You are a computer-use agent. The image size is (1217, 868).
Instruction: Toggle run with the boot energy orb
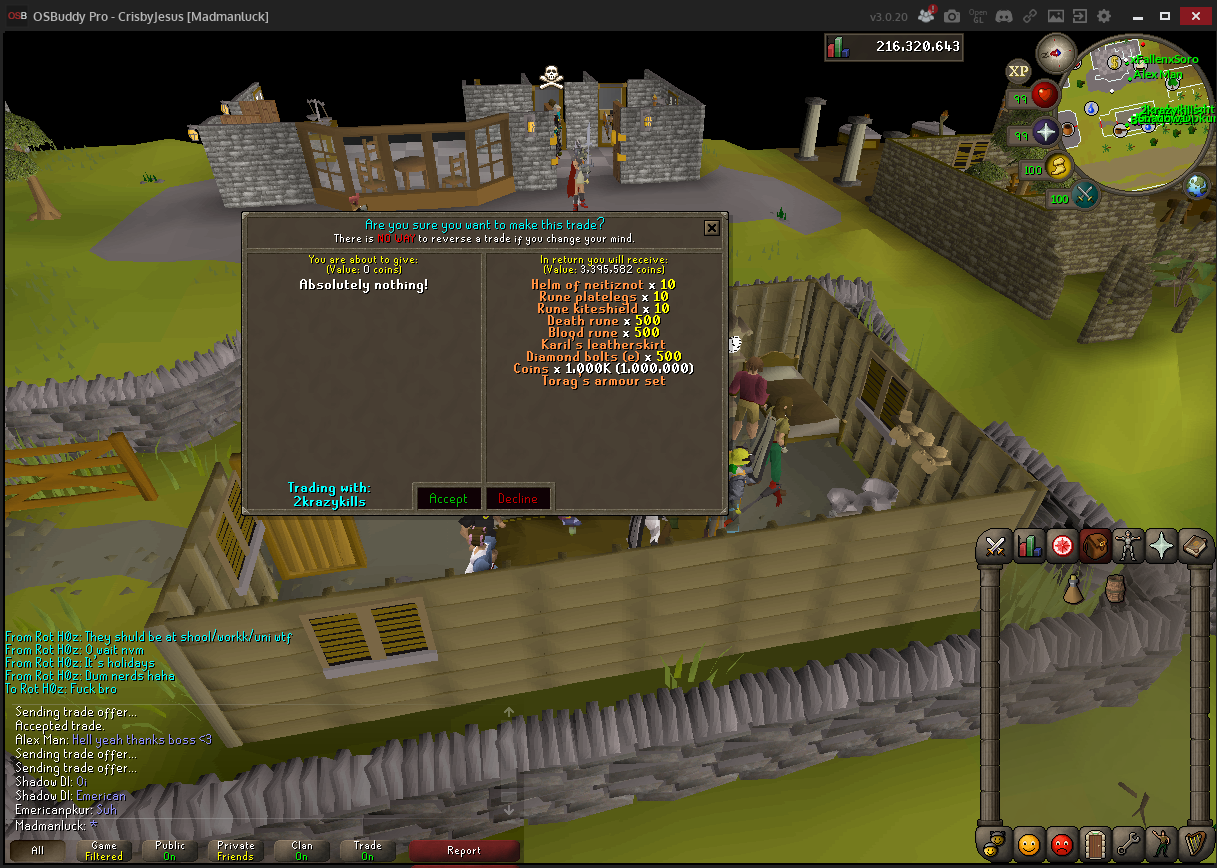point(1058,165)
